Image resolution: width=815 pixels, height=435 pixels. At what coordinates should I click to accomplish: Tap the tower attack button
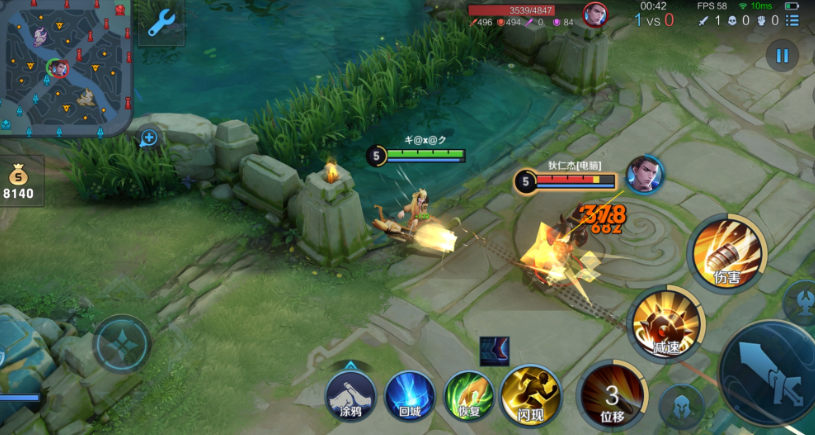click(803, 302)
